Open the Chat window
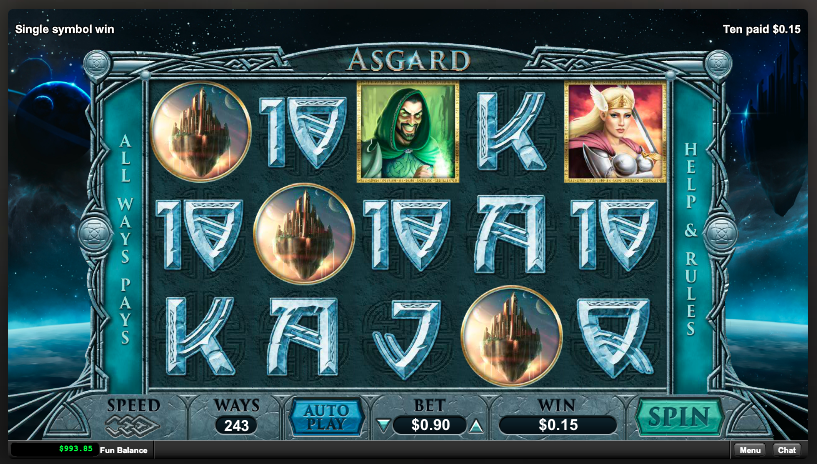The height and width of the screenshot is (464, 817). point(786,450)
